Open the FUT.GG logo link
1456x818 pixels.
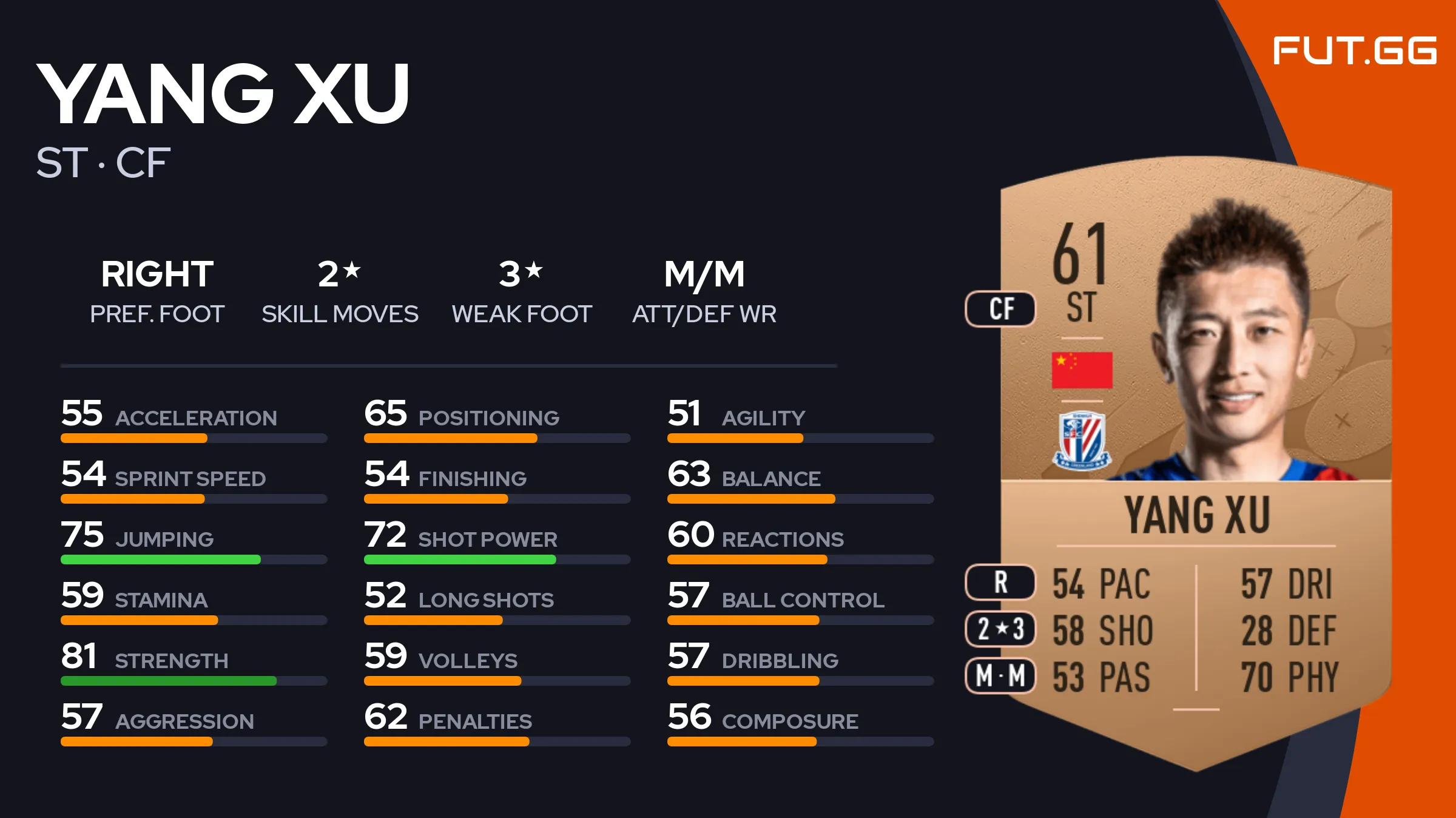[x=1354, y=51]
